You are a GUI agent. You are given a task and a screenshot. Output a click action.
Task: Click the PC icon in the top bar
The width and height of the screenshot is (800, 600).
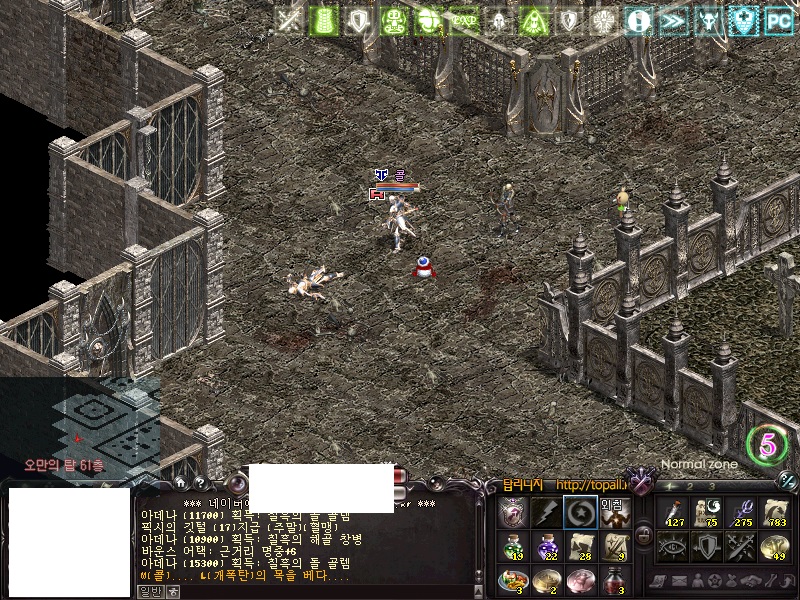click(779, 20)
